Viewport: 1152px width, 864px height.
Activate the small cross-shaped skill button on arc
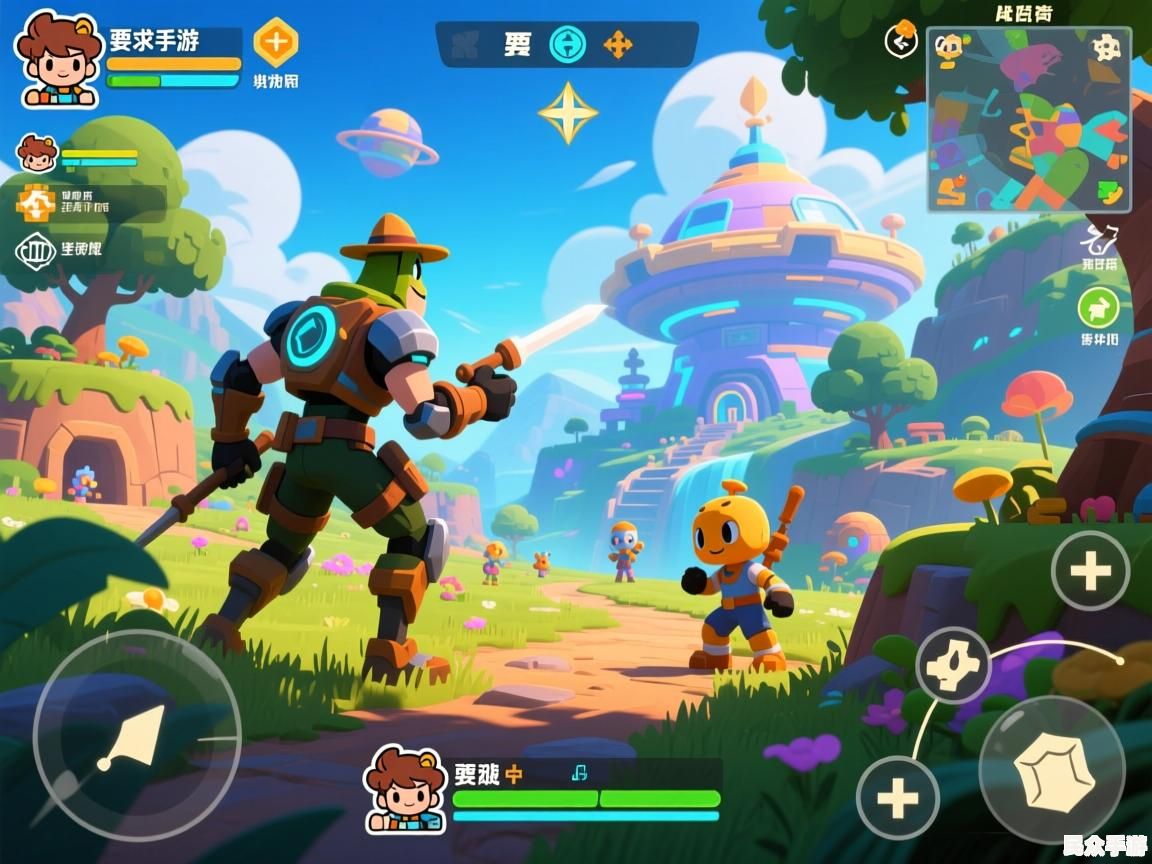pos(953,665)
